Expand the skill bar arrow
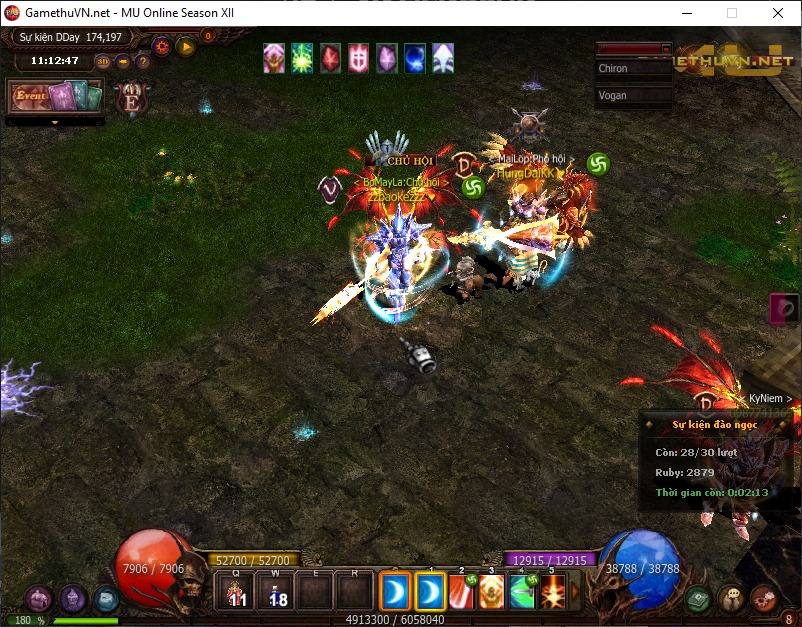This screenshot has width=802, height=627. coord(574,592)
